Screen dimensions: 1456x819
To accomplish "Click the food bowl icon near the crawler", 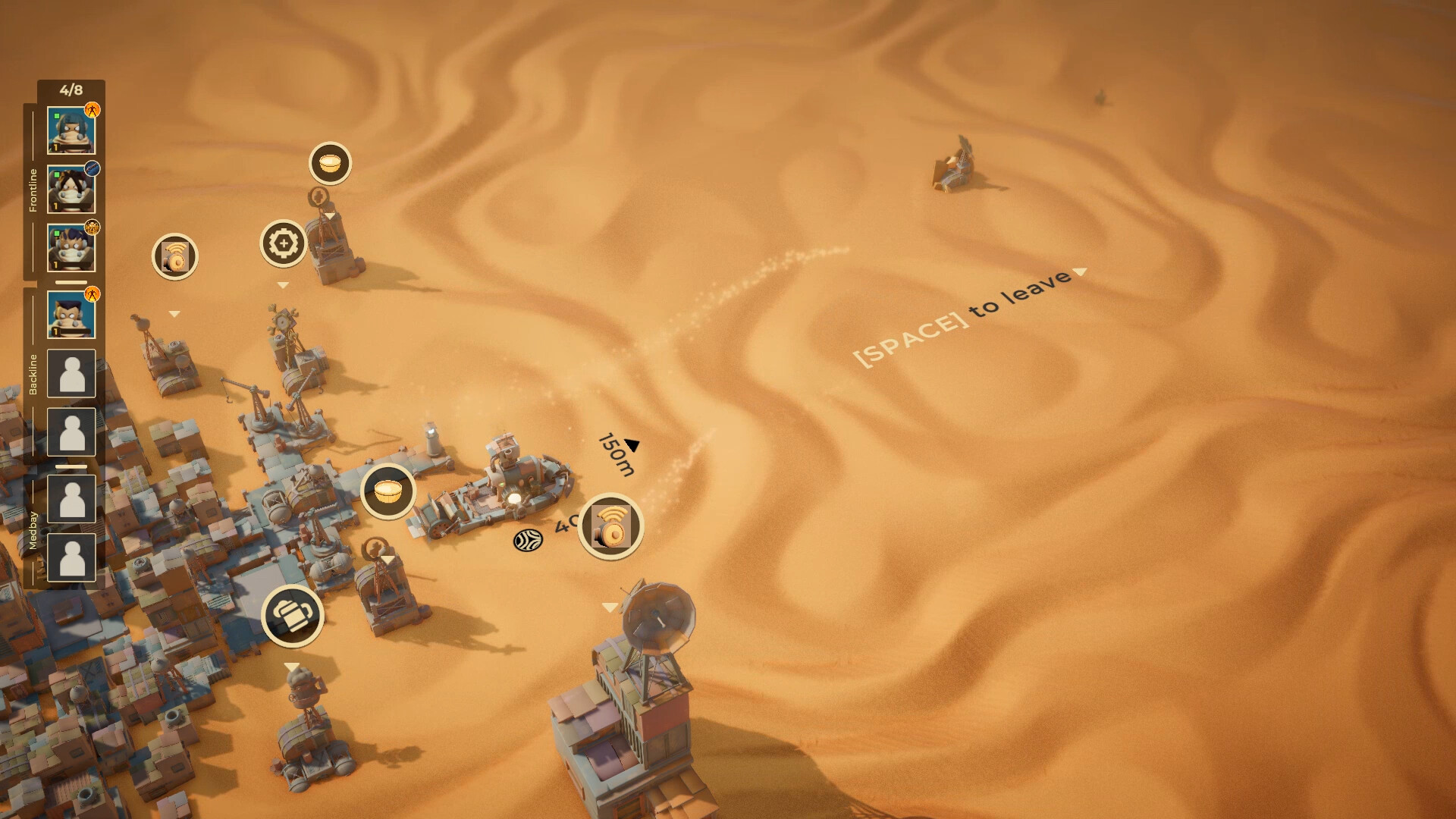I will tap(388, 490).
